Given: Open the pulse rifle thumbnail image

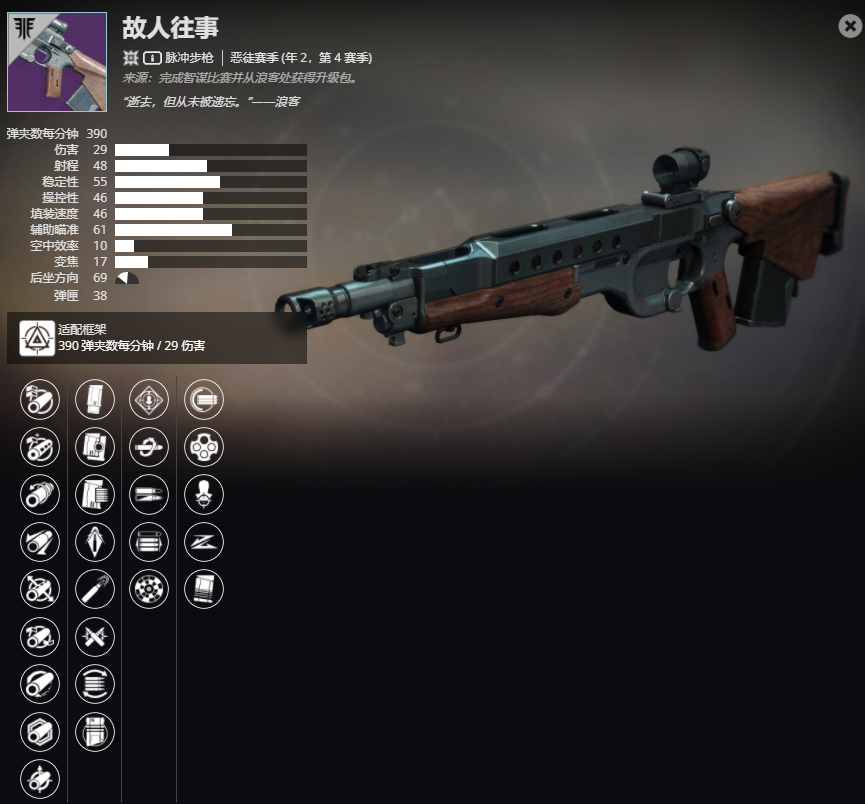Looking at the screenshot, I should tap(57, 62).
